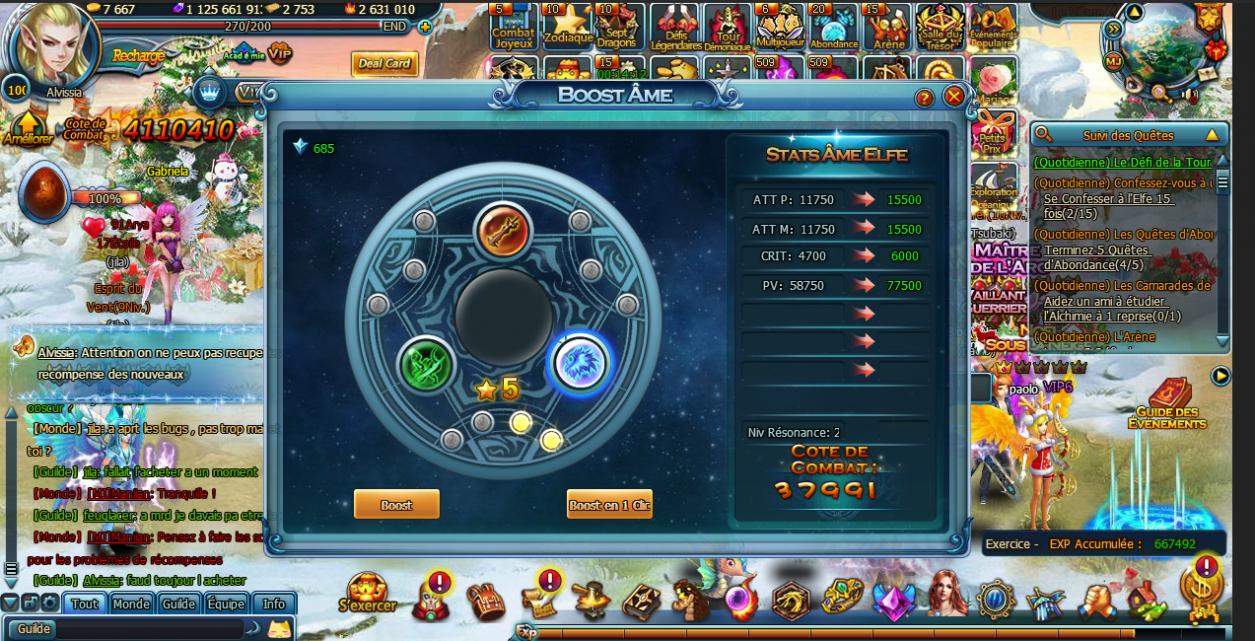Switch chat to the Monde tab
The width and height of the screenshot is (1255, 641).
click(x=131, y=604)
